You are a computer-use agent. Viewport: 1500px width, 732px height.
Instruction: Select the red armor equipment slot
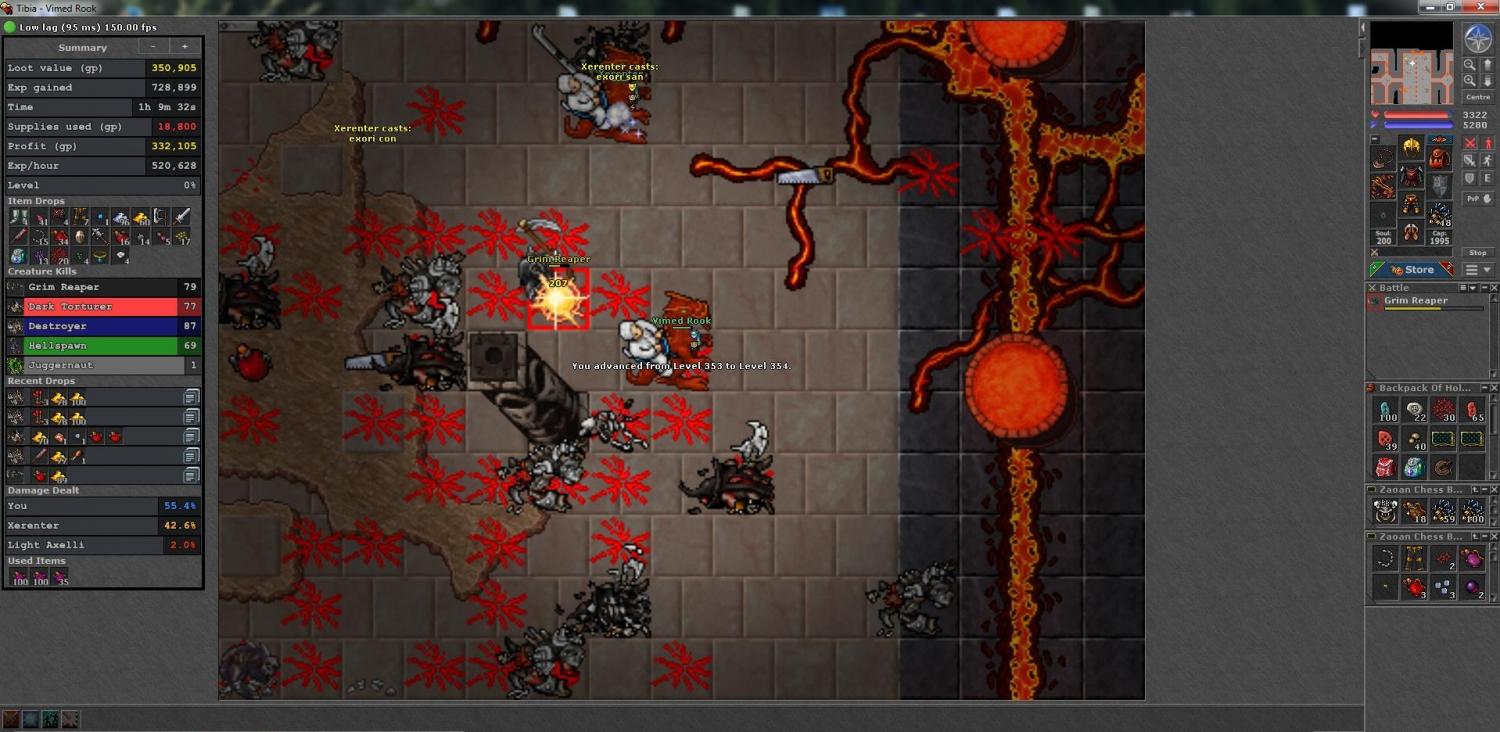pyautogui.click(x=1411, y=177)
